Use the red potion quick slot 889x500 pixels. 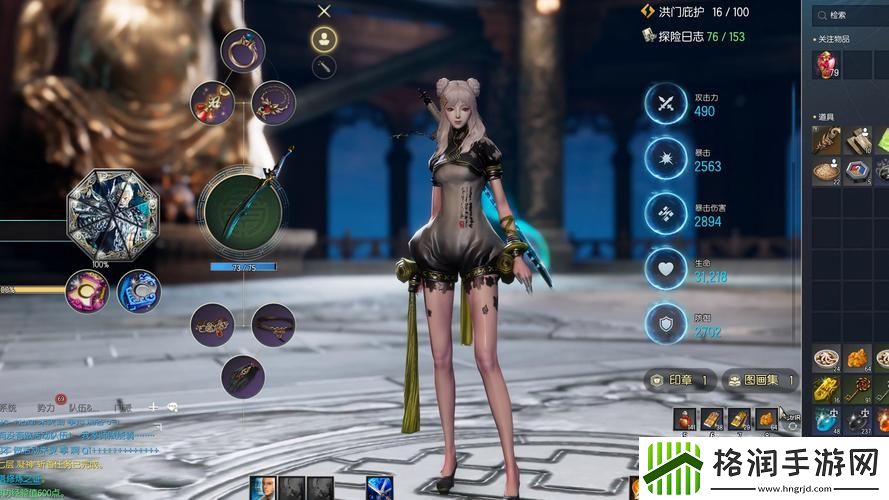[x=683, y=419]
